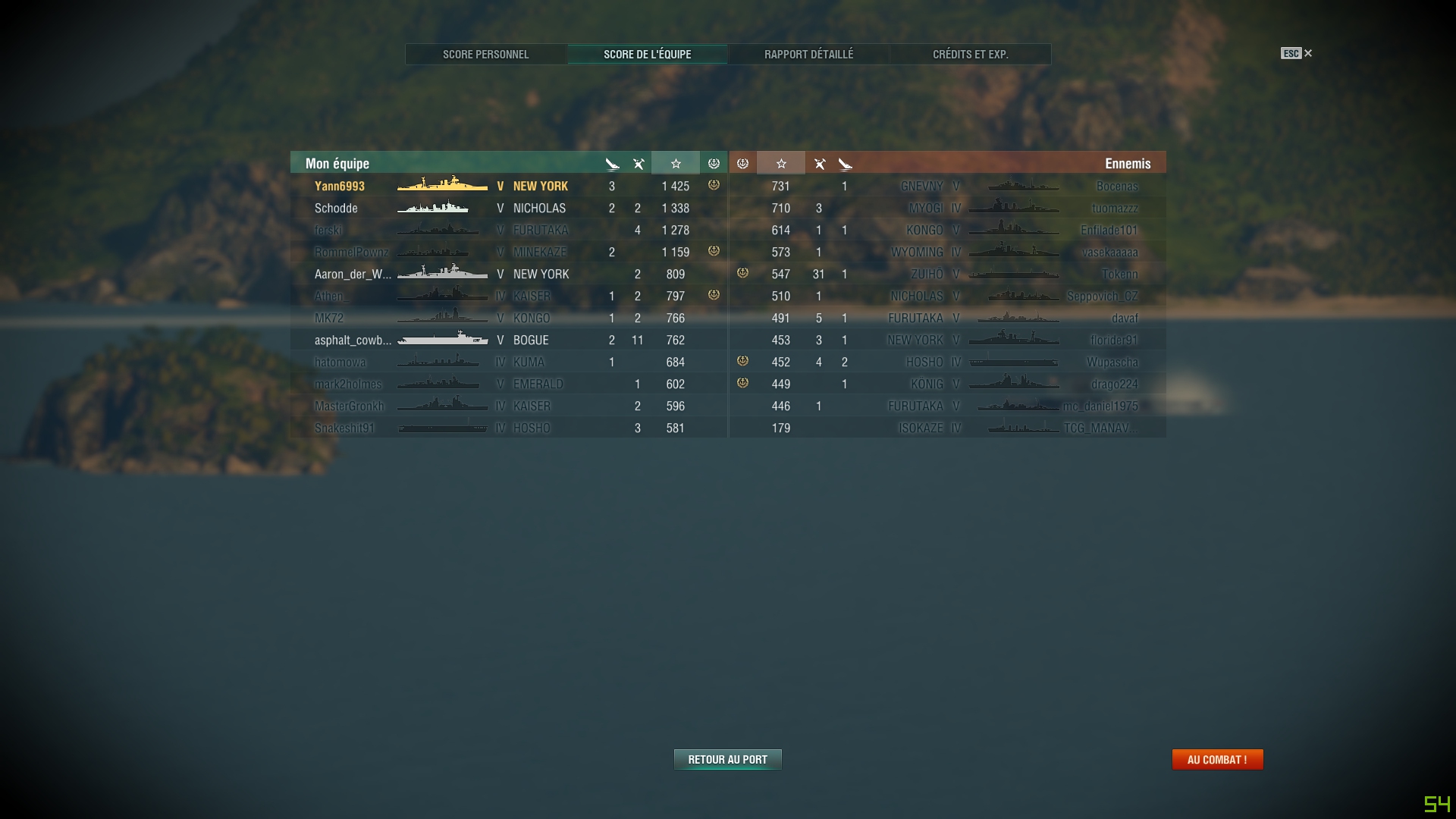Viewport: 1456px width, 819px height.
Task: Open the Rapport Détaillé tab
Action: pos(808,54)
